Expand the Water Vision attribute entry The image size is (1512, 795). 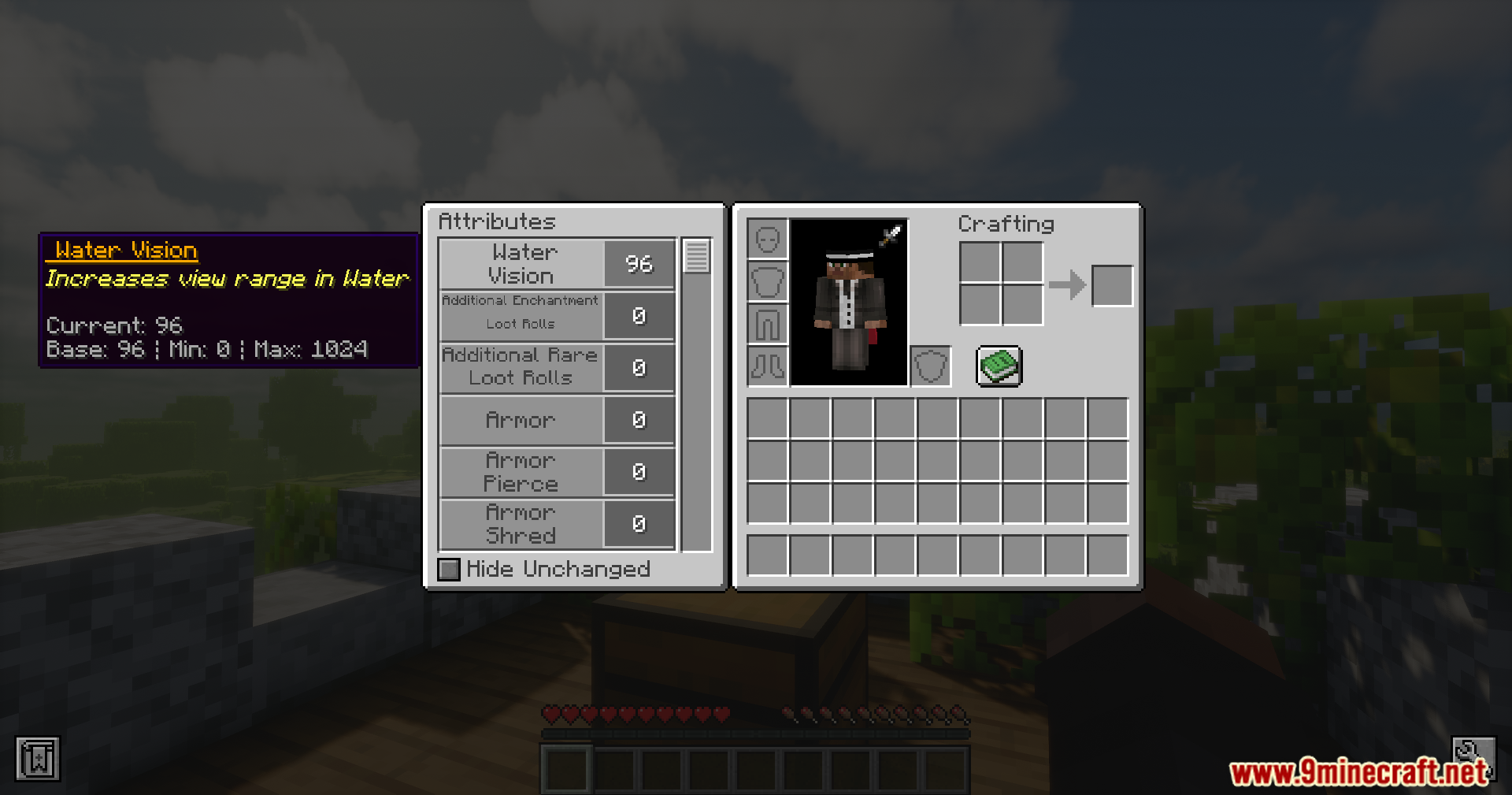524,263
